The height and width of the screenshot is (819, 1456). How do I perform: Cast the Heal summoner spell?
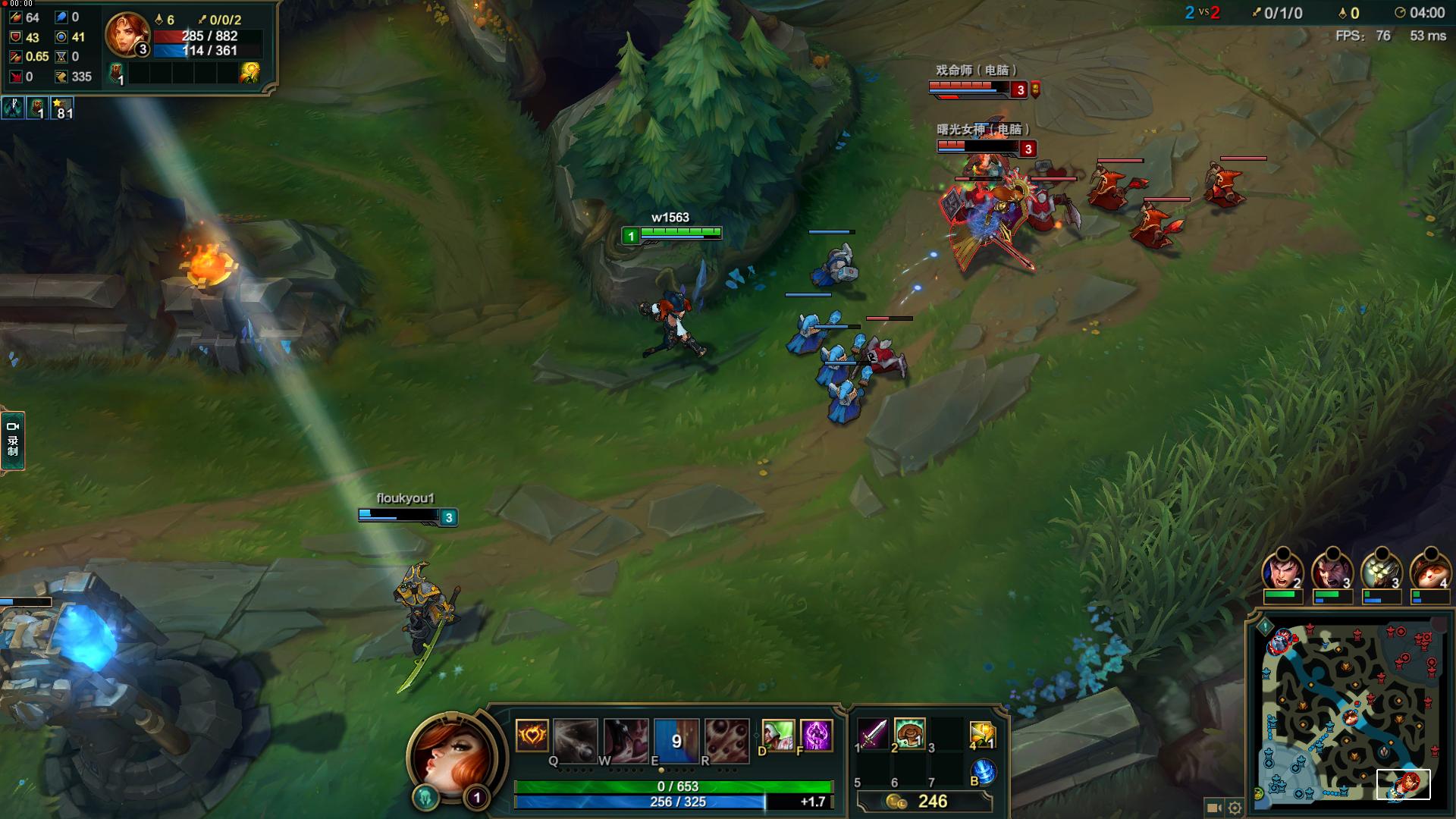(777, 735)
